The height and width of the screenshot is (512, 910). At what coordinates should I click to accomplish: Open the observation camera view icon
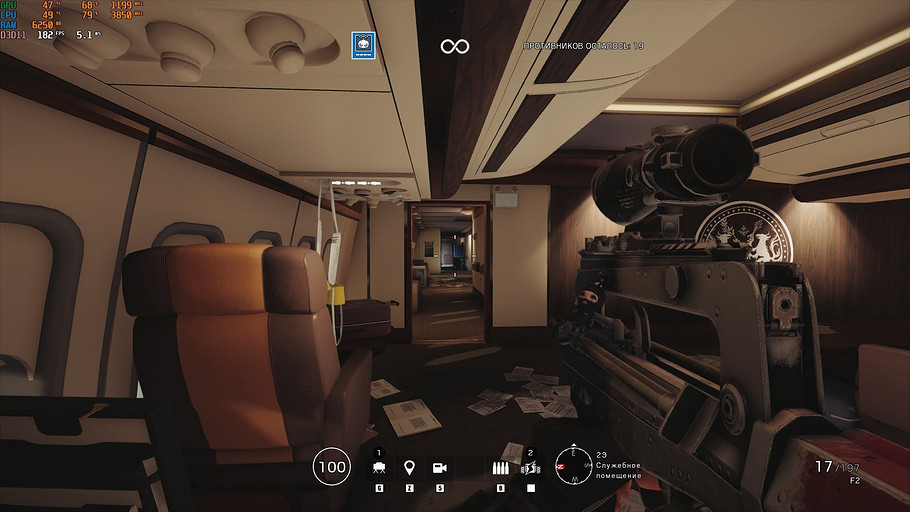tap(439, 467)
